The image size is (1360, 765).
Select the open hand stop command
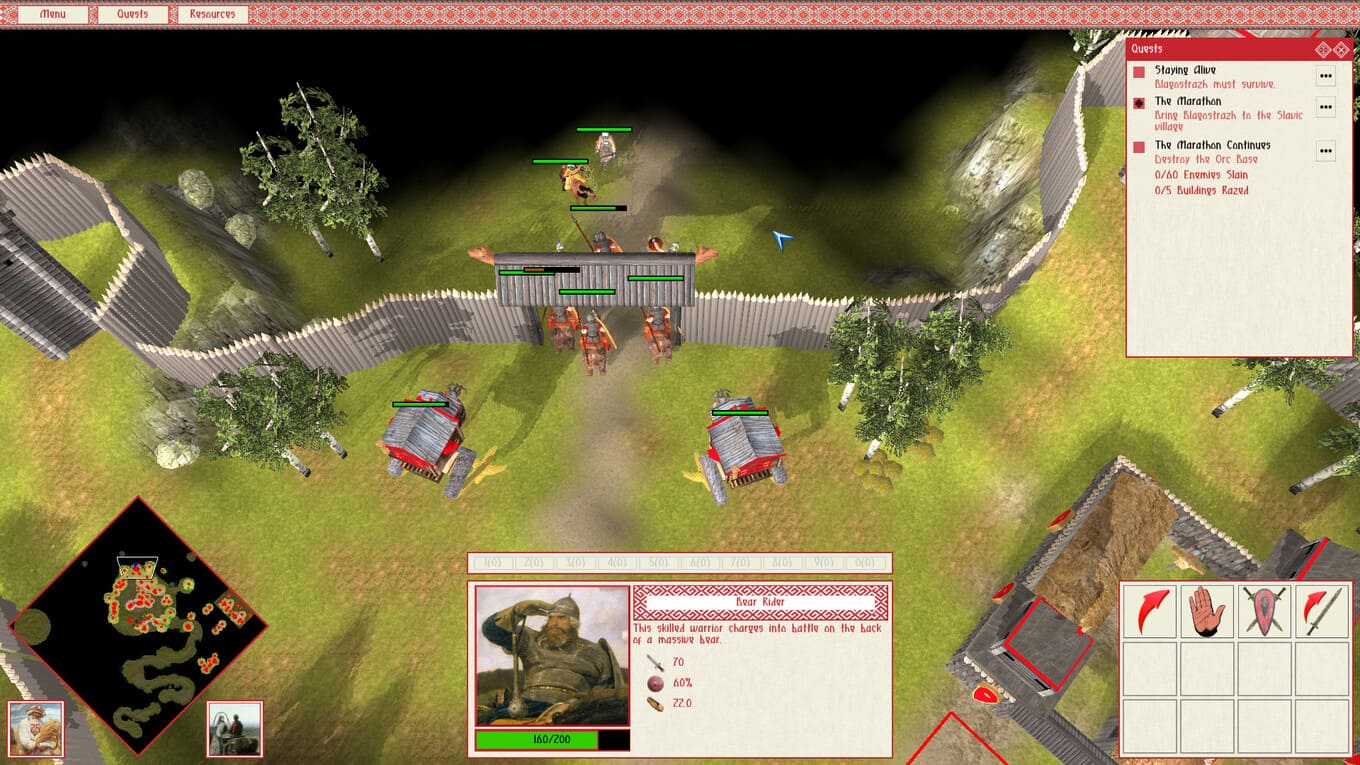coord(1207,611)
